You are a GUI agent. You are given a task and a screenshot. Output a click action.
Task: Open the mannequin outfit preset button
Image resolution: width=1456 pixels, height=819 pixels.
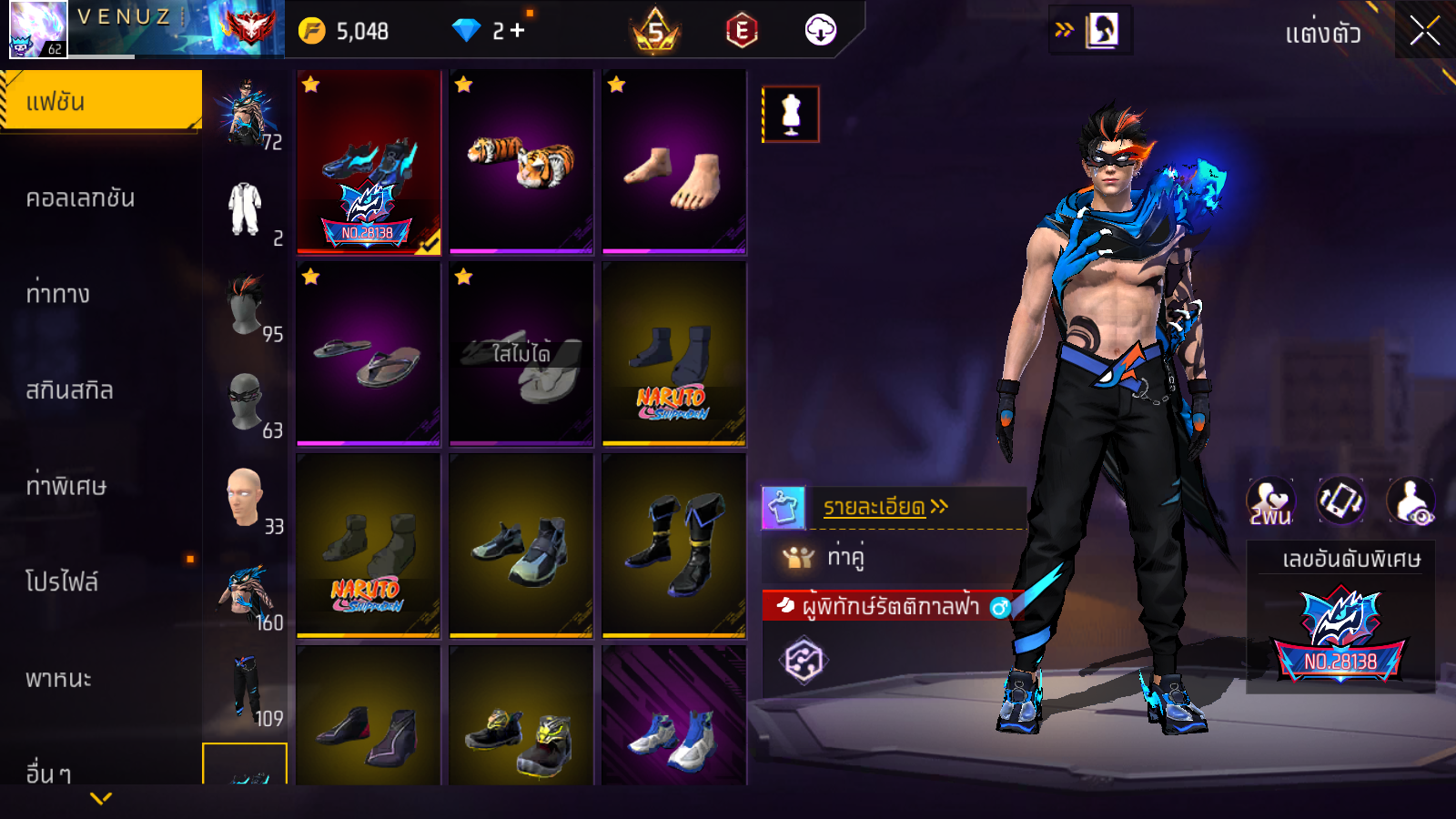point(791,115)
